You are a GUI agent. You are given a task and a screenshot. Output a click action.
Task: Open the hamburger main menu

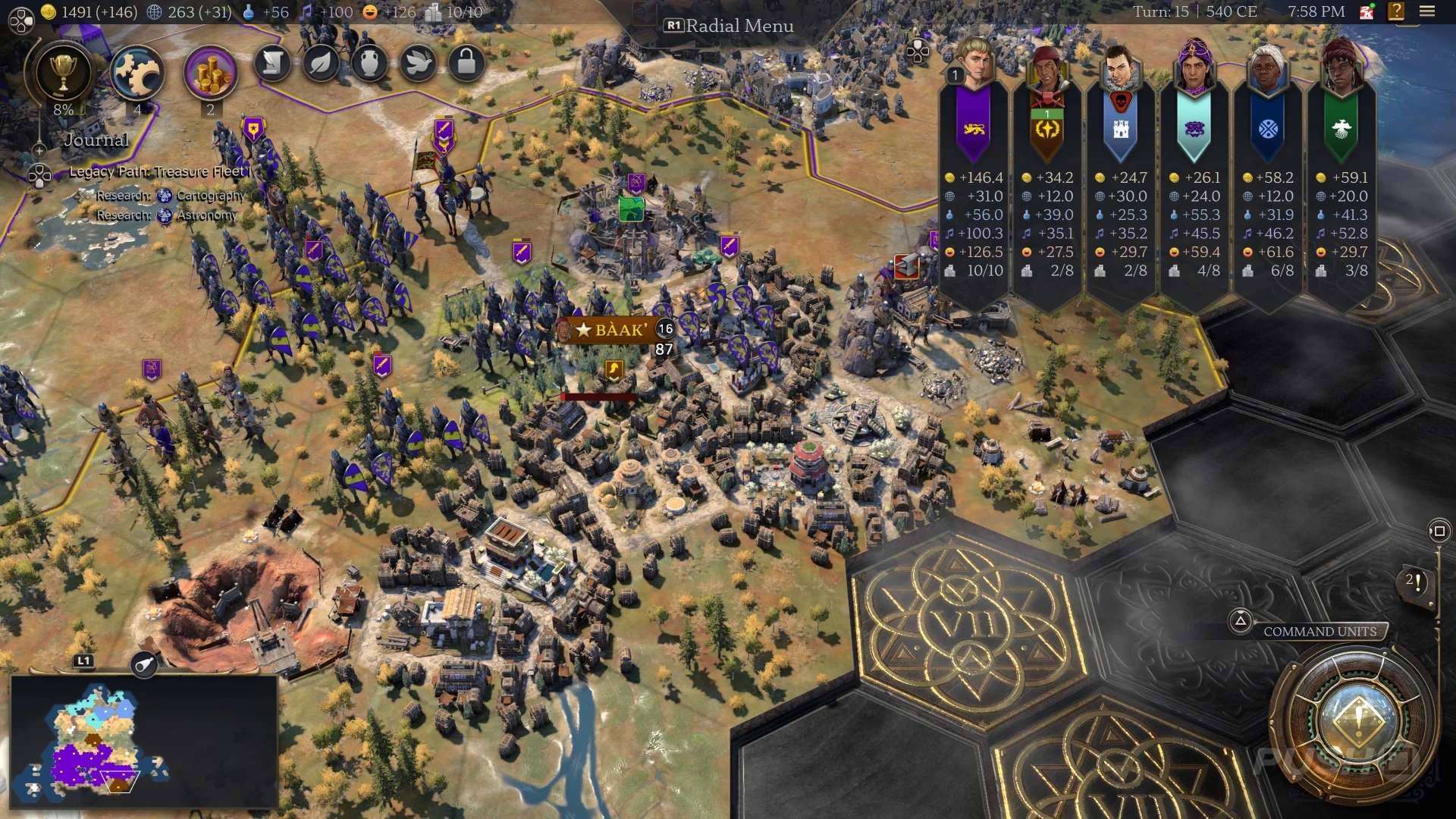[x=1427, y=11]
